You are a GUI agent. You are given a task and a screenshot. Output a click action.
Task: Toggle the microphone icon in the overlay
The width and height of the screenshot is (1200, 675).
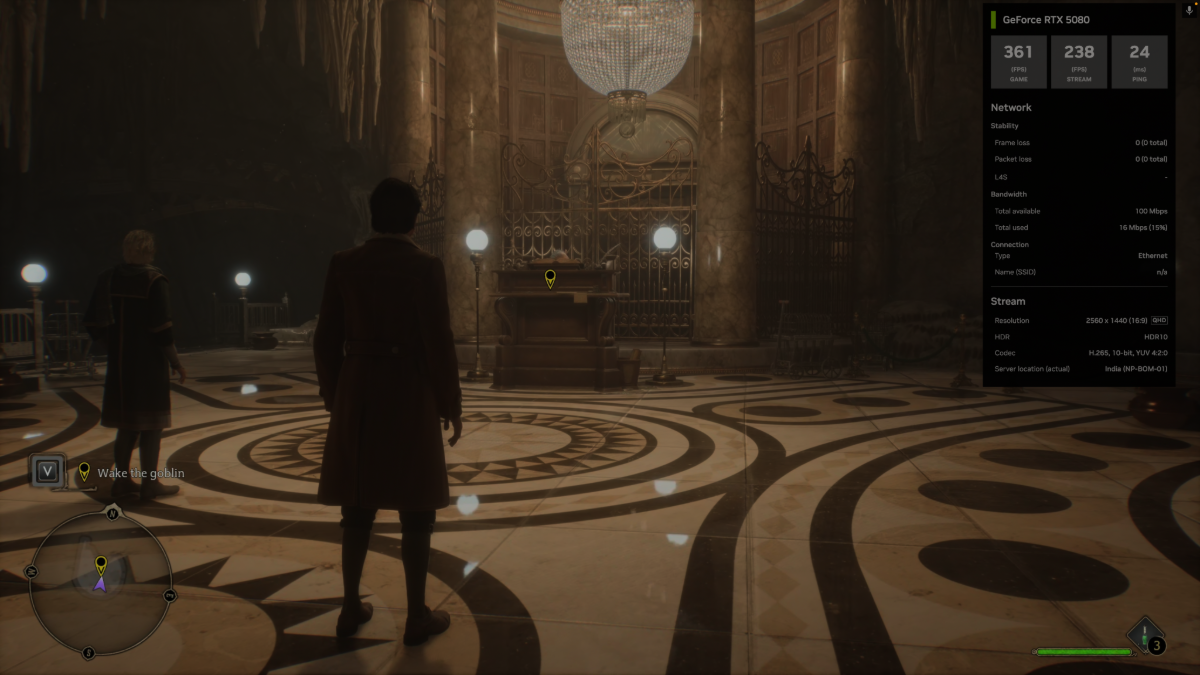[x=1188, y=17]
